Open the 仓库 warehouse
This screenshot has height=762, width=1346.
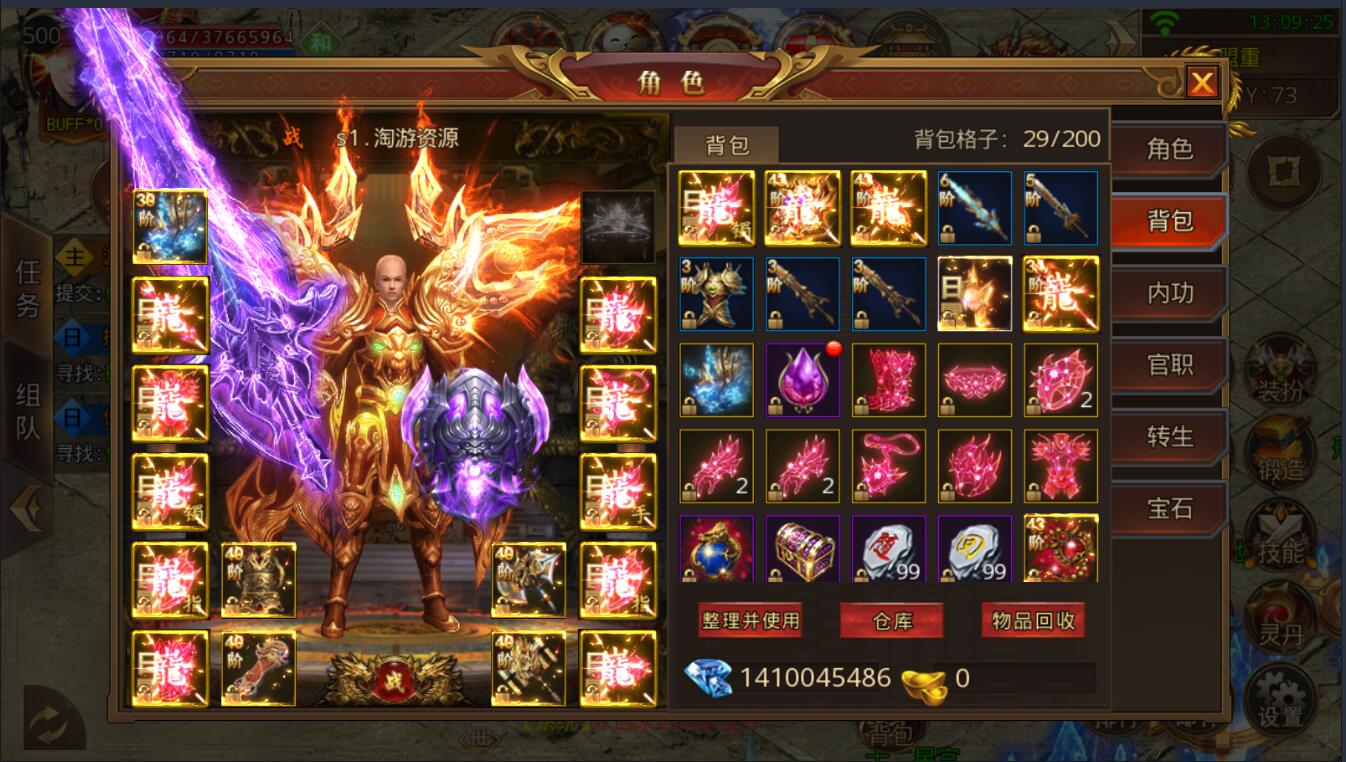click(x=892, y=621)
